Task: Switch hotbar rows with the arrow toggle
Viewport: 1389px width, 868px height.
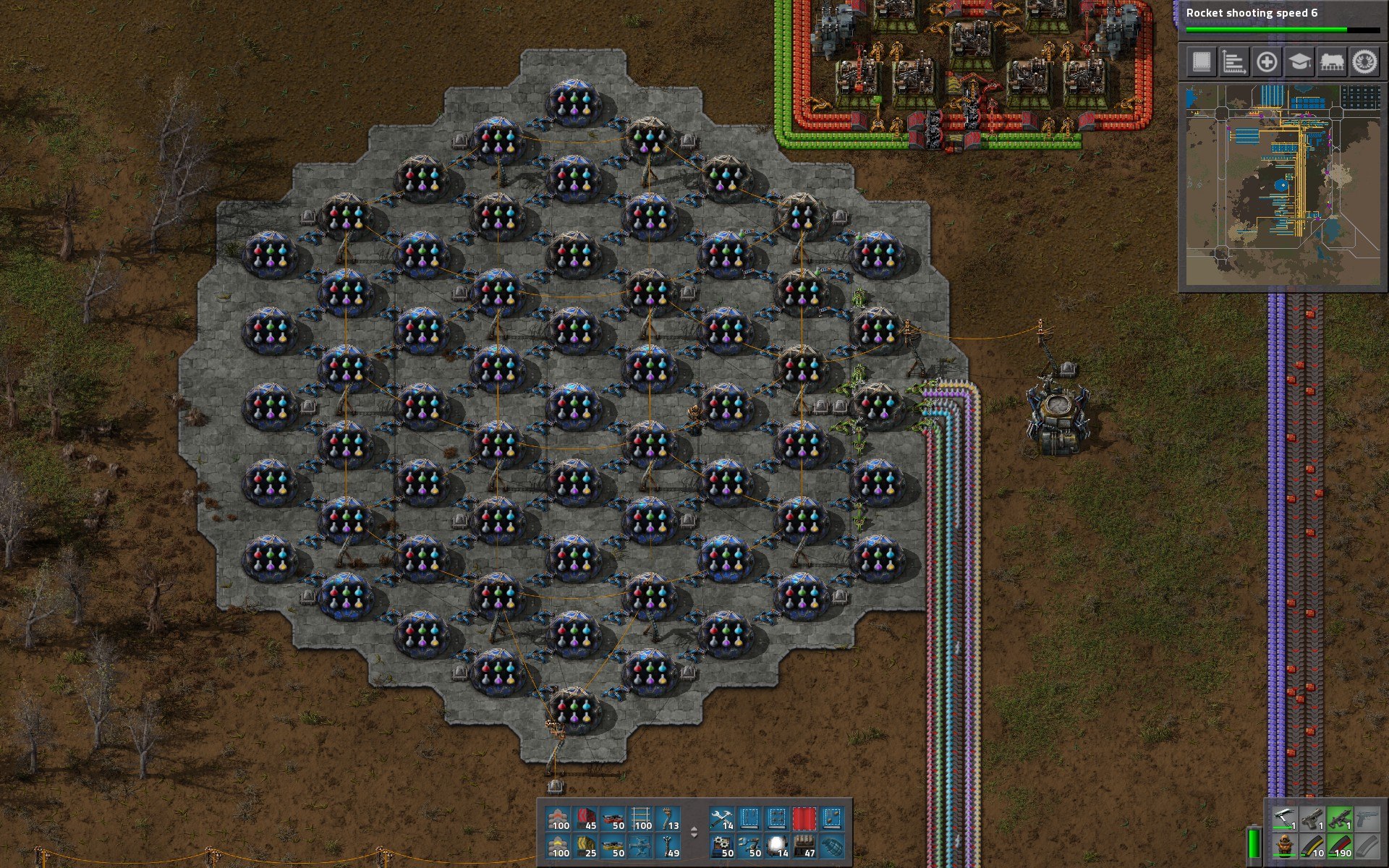Action: coord(694,833)
